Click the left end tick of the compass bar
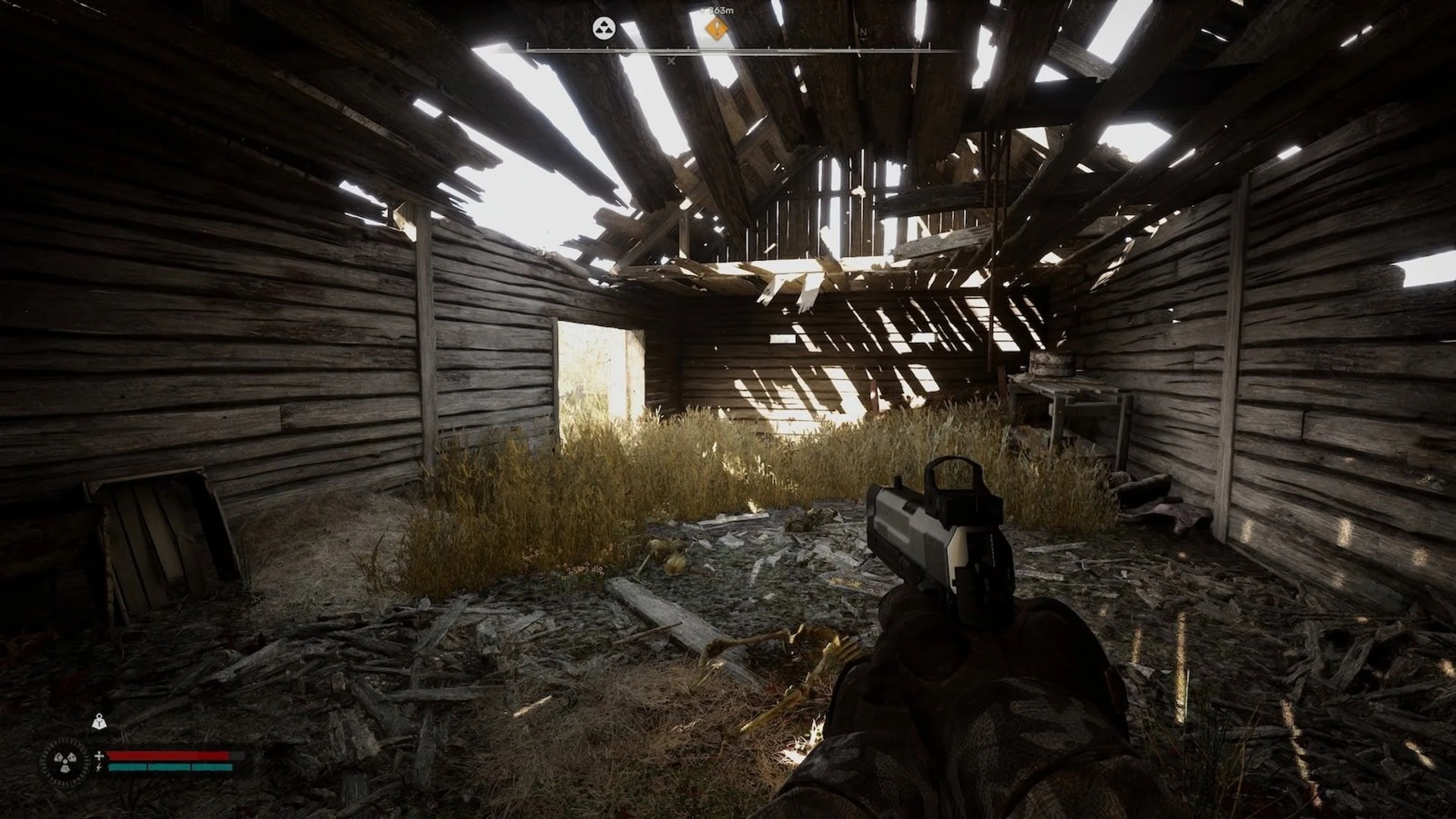Viewport: 1456px width, 819px height. tap(528, 48)
